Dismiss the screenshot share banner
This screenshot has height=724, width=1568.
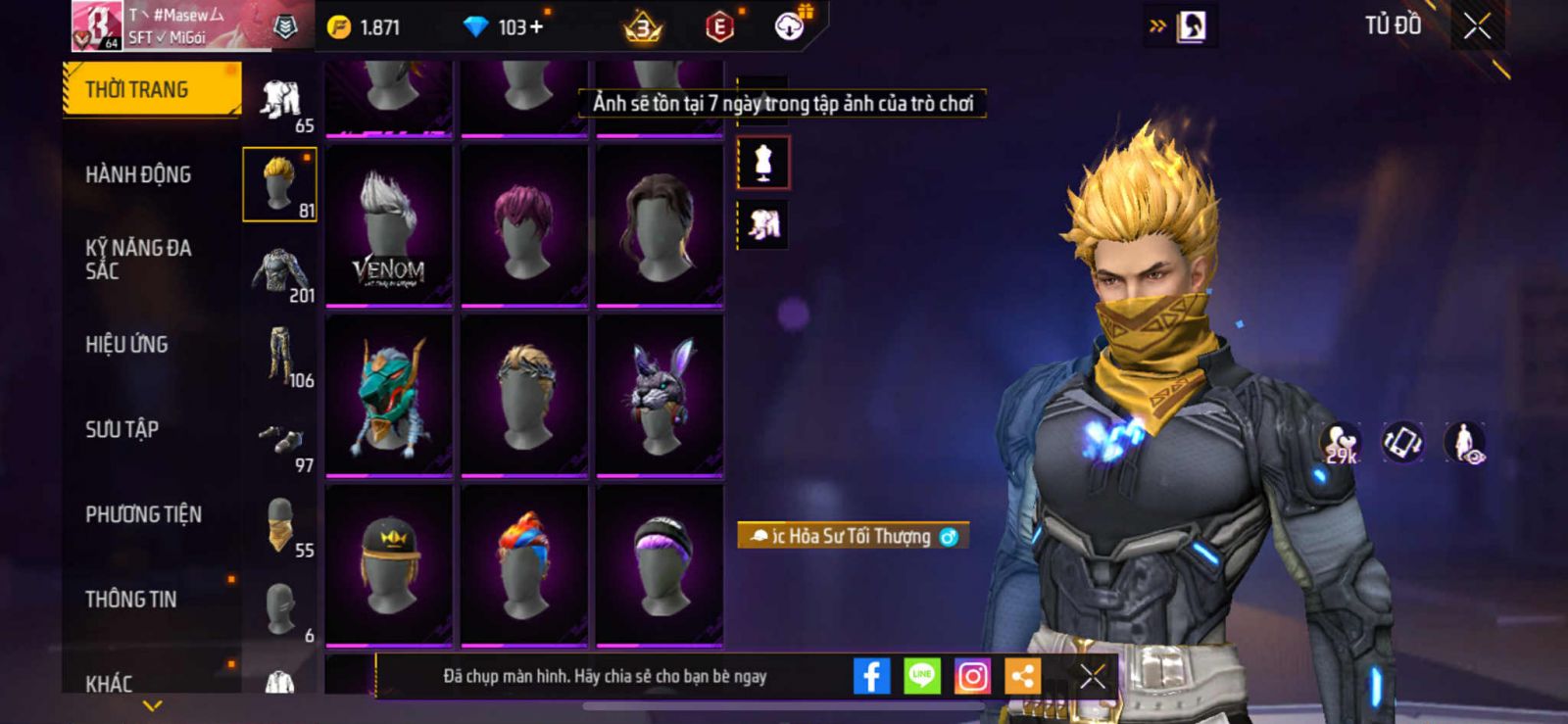tap(1093, 676)
